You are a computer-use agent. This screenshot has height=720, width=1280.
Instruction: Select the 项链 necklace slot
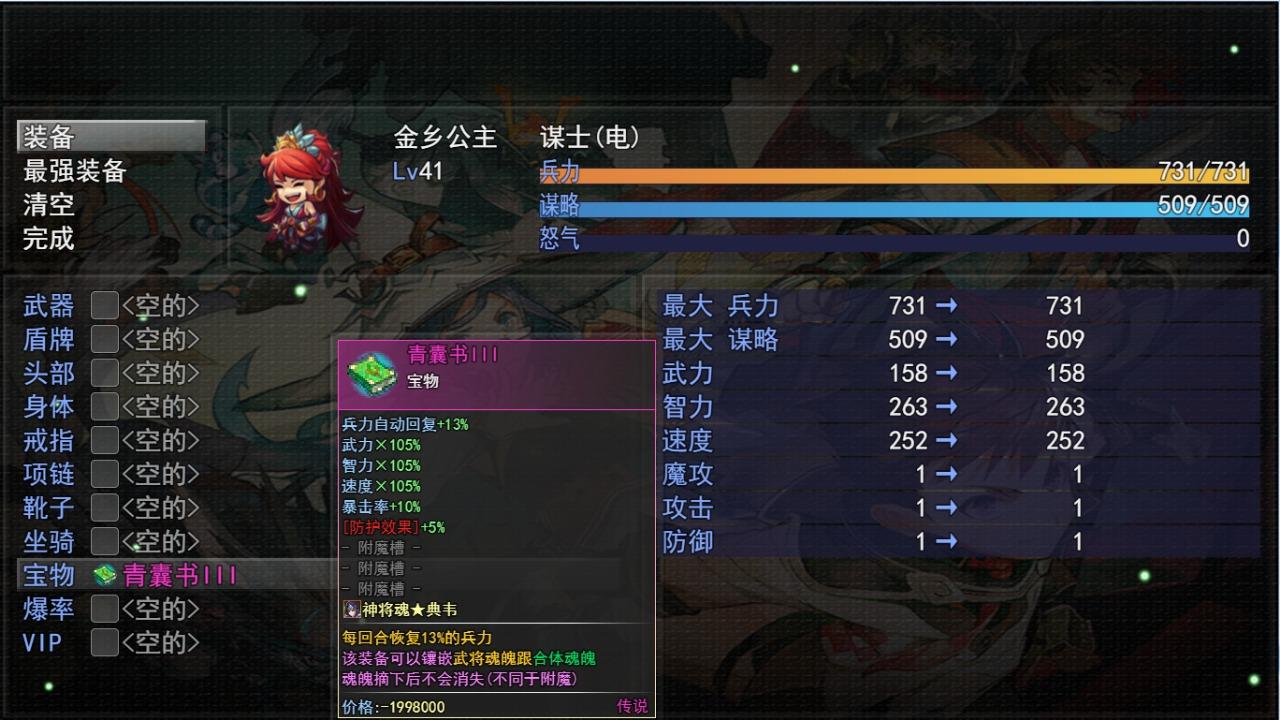[x=105, y=474]
